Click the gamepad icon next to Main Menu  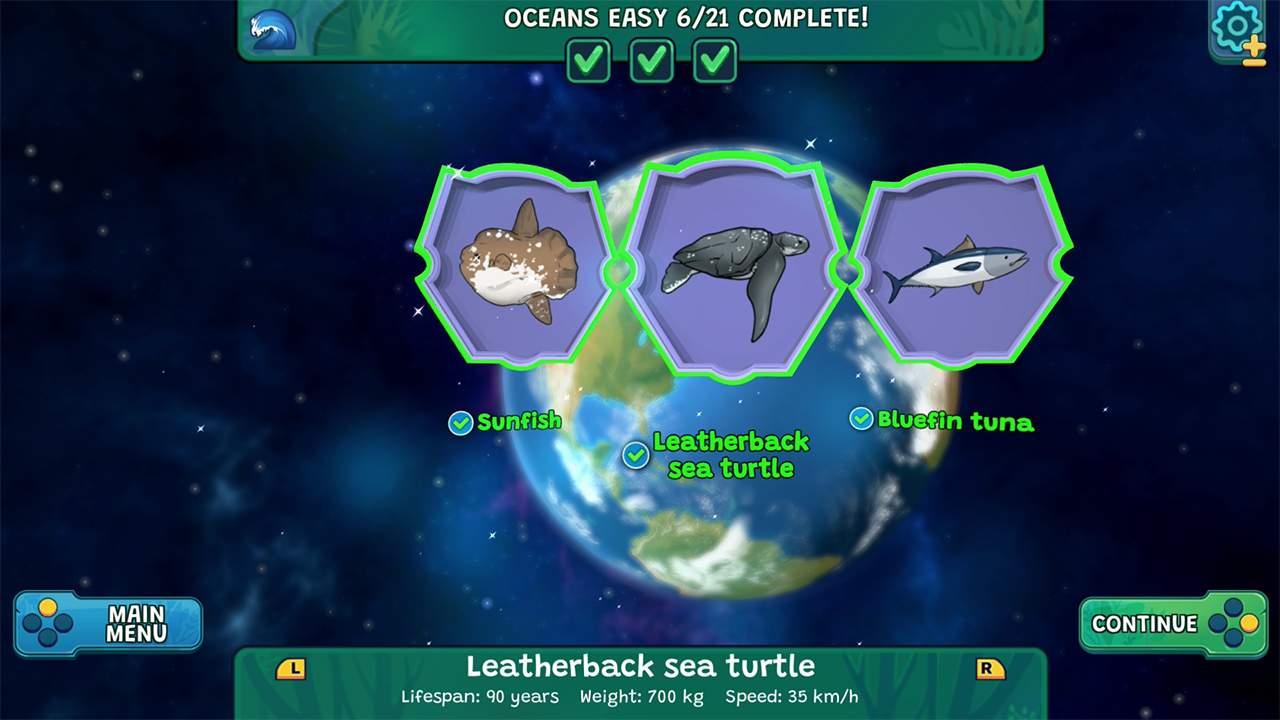tap(48, 623)
